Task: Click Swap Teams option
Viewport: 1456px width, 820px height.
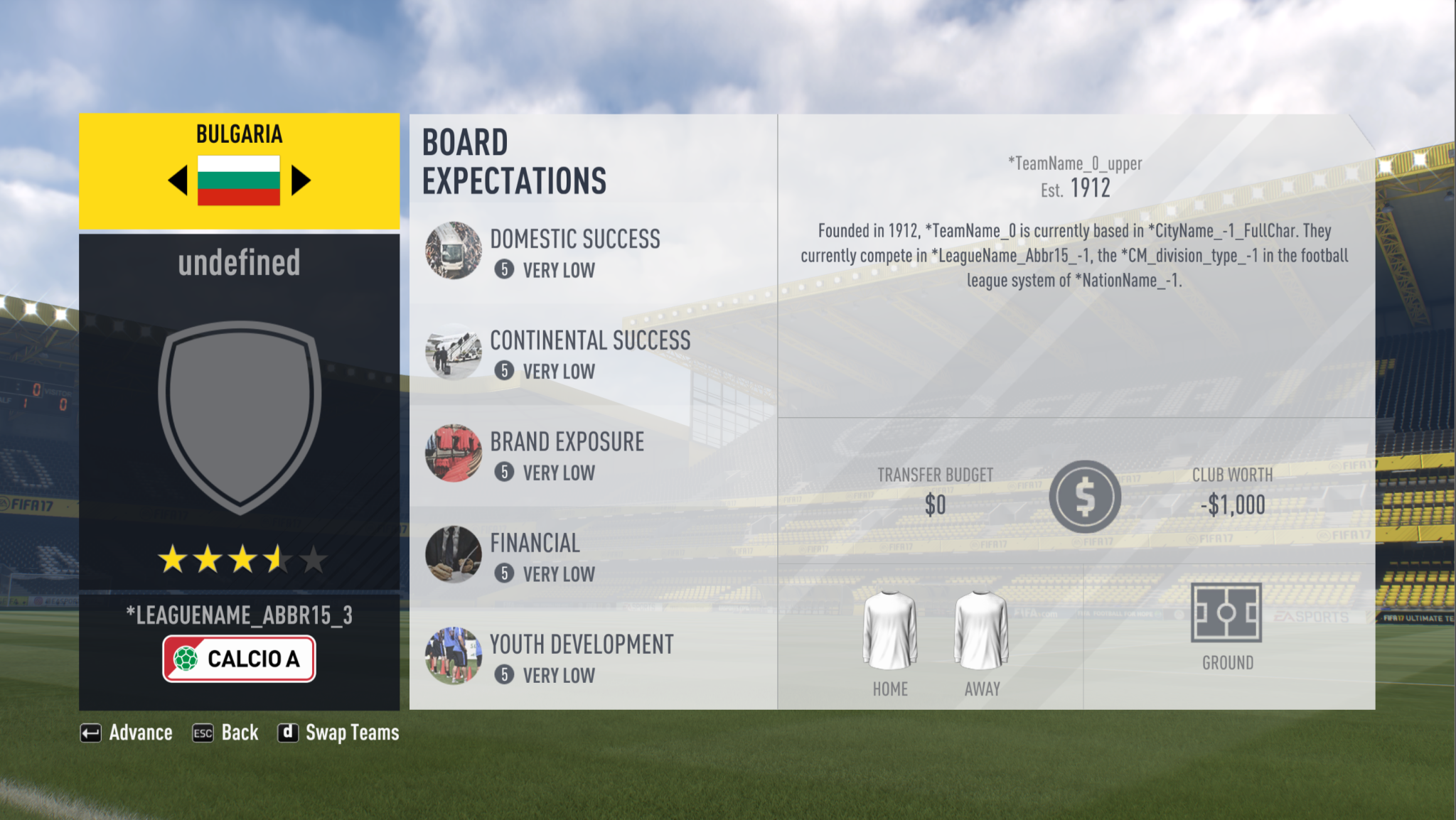Action: click(x=338, y=733)
